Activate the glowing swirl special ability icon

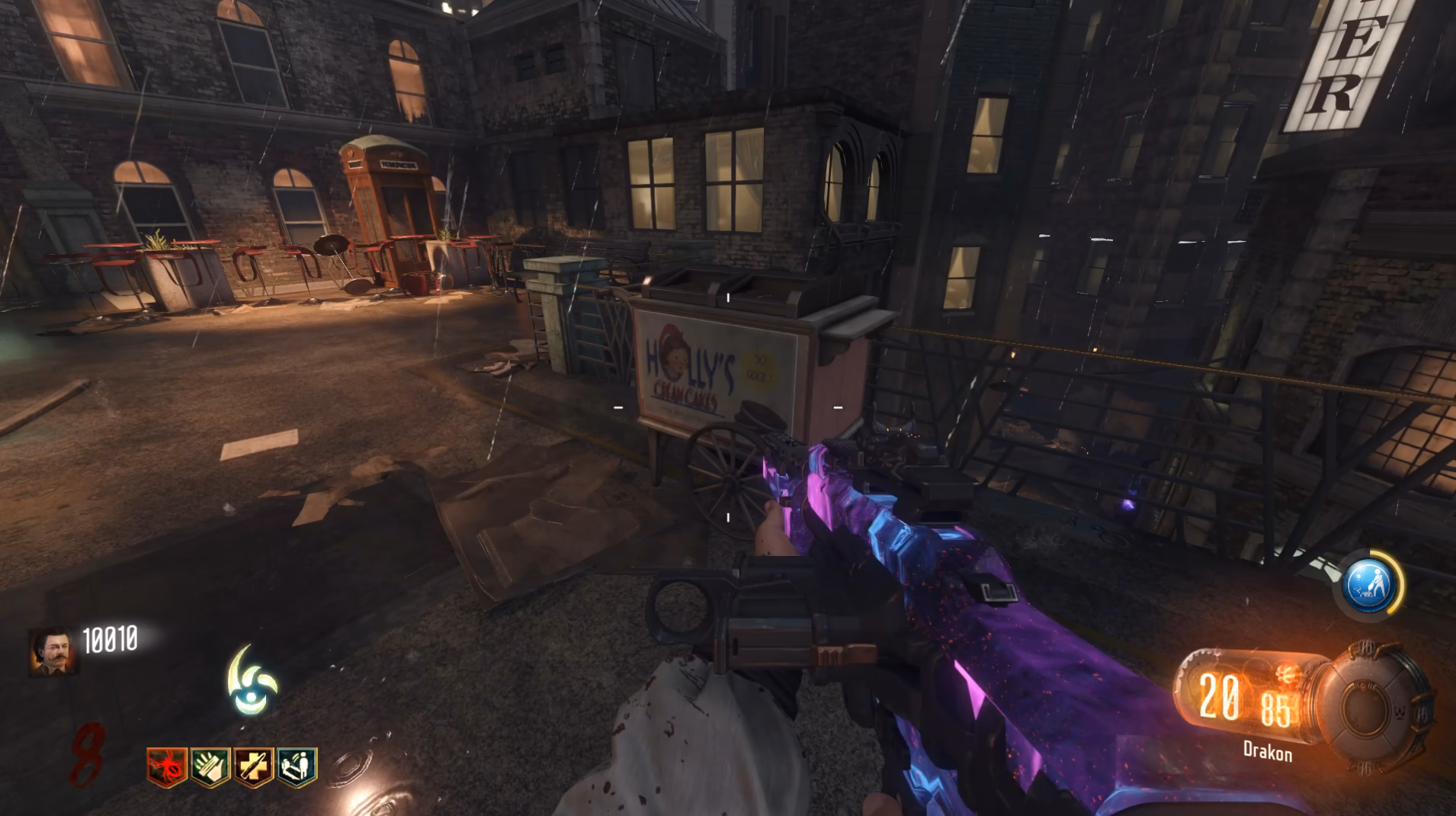coord(252,681)
